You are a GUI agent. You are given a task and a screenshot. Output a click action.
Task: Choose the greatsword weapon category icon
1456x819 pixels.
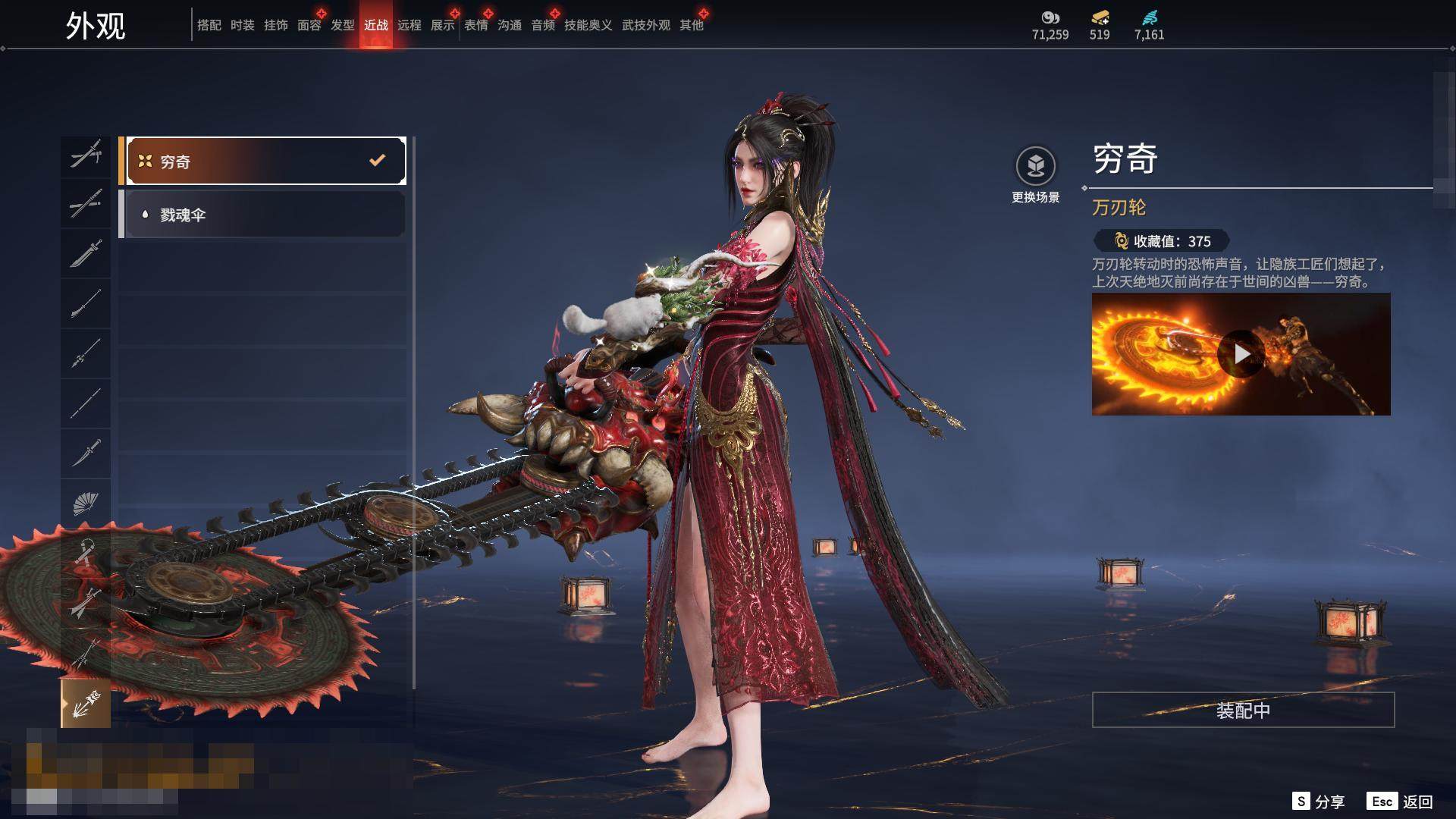coord(86,253)
